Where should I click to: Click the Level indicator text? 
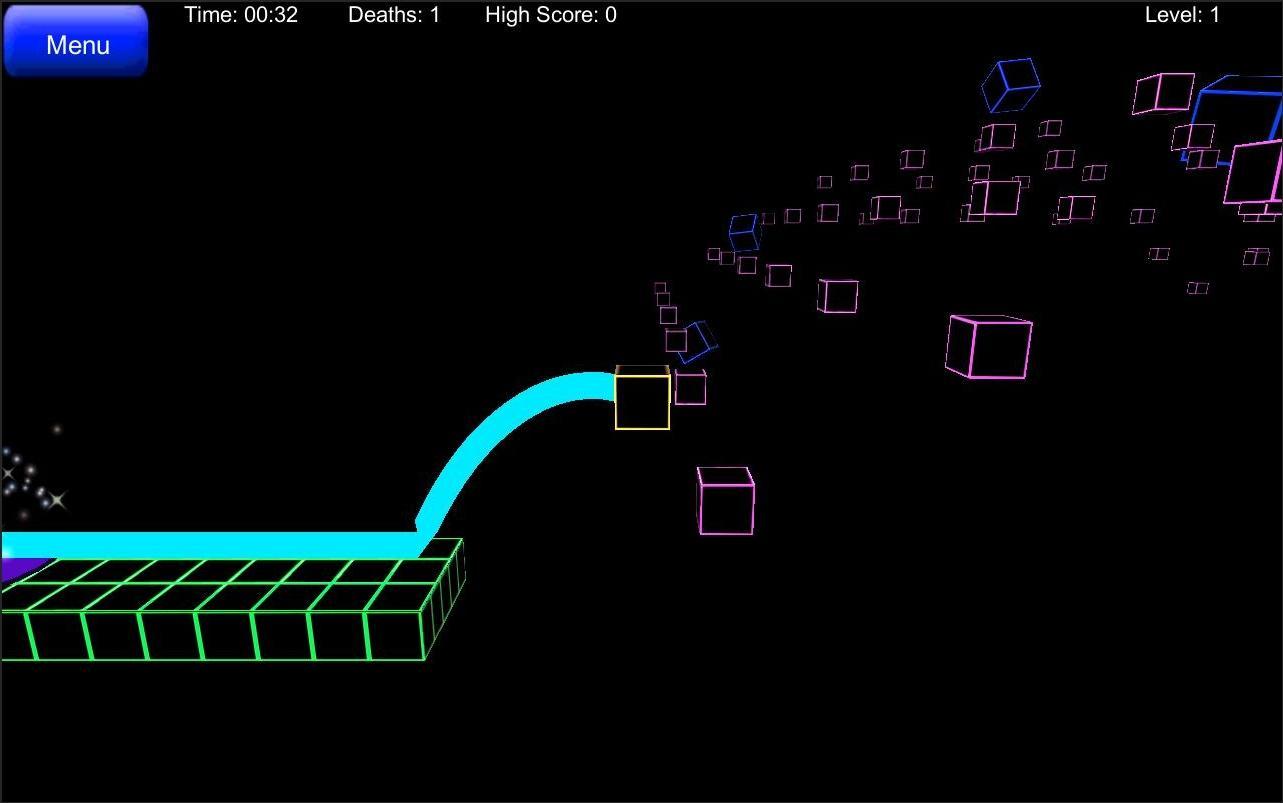coord(1183,14)
